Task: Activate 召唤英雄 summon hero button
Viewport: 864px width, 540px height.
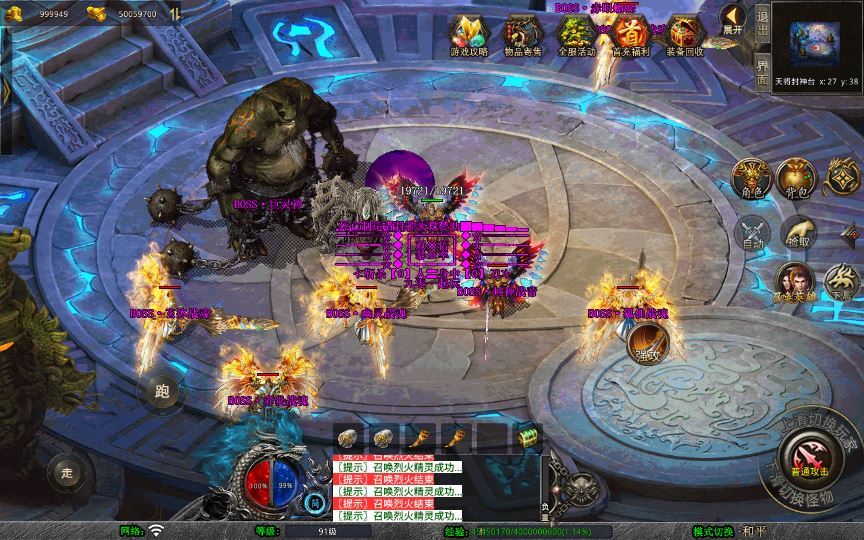Action: coord(793,282)
